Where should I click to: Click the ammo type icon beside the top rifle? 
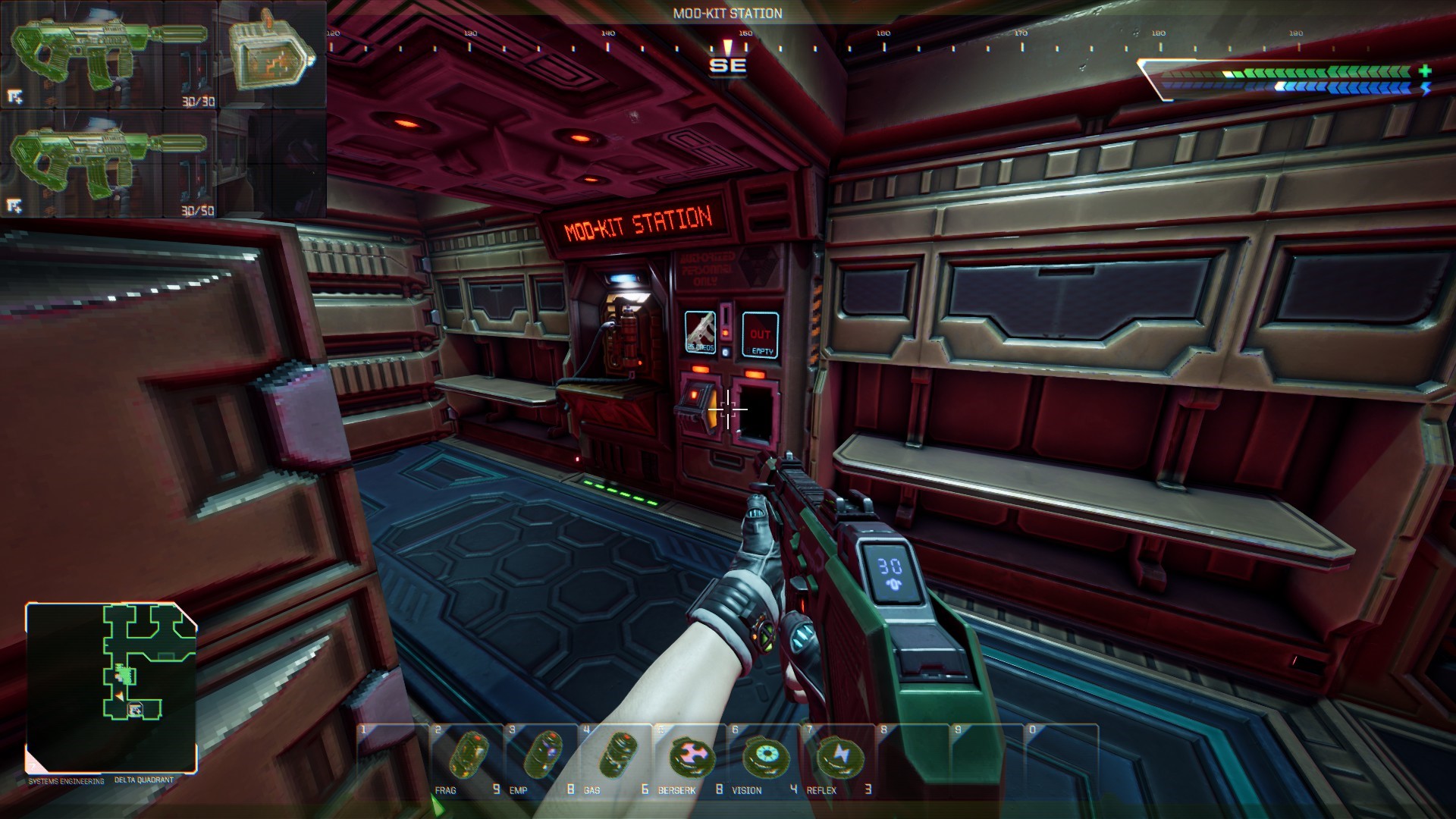point(271,55)
